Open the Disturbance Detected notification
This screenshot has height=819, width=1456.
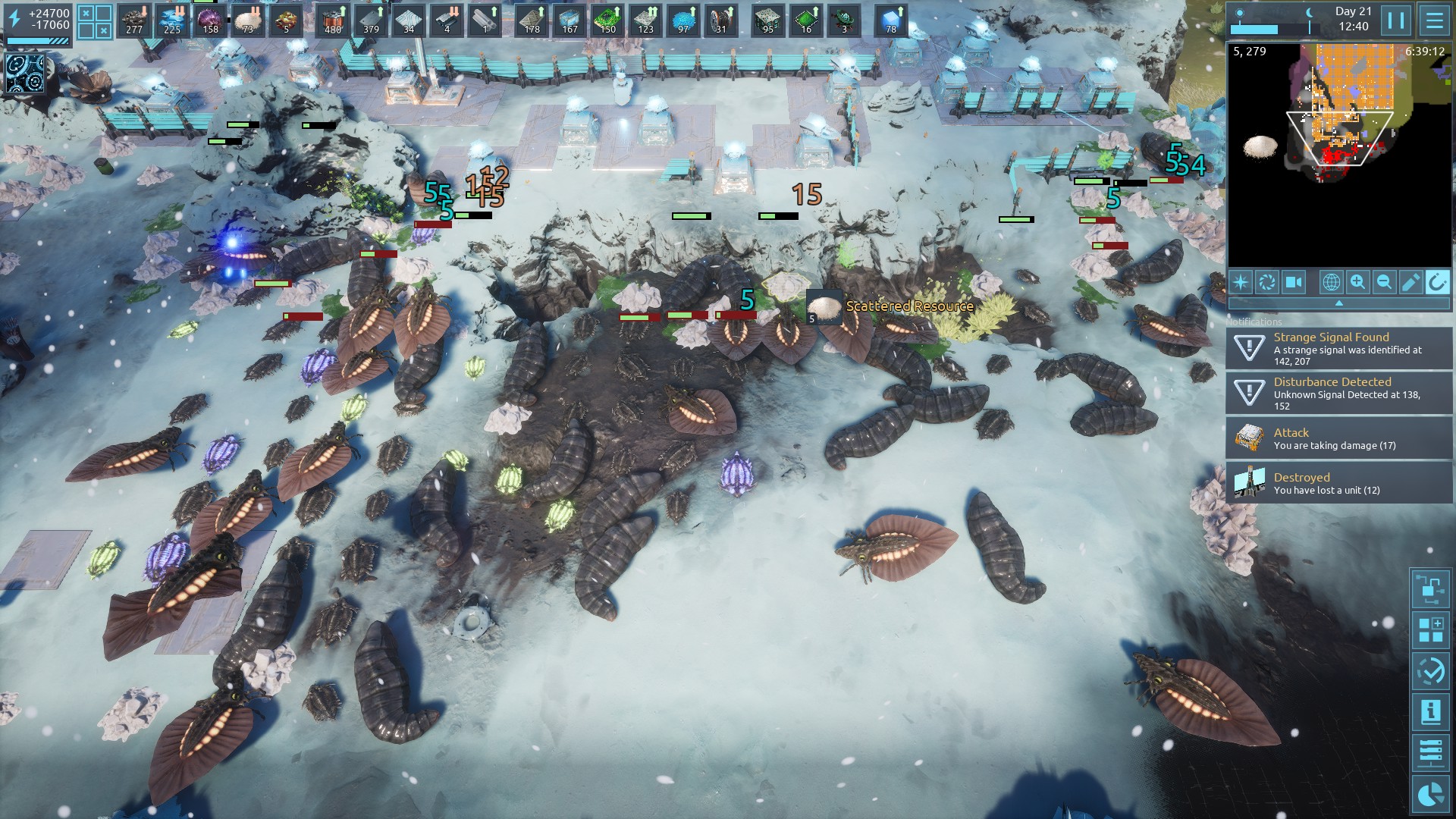(1339, 394)
